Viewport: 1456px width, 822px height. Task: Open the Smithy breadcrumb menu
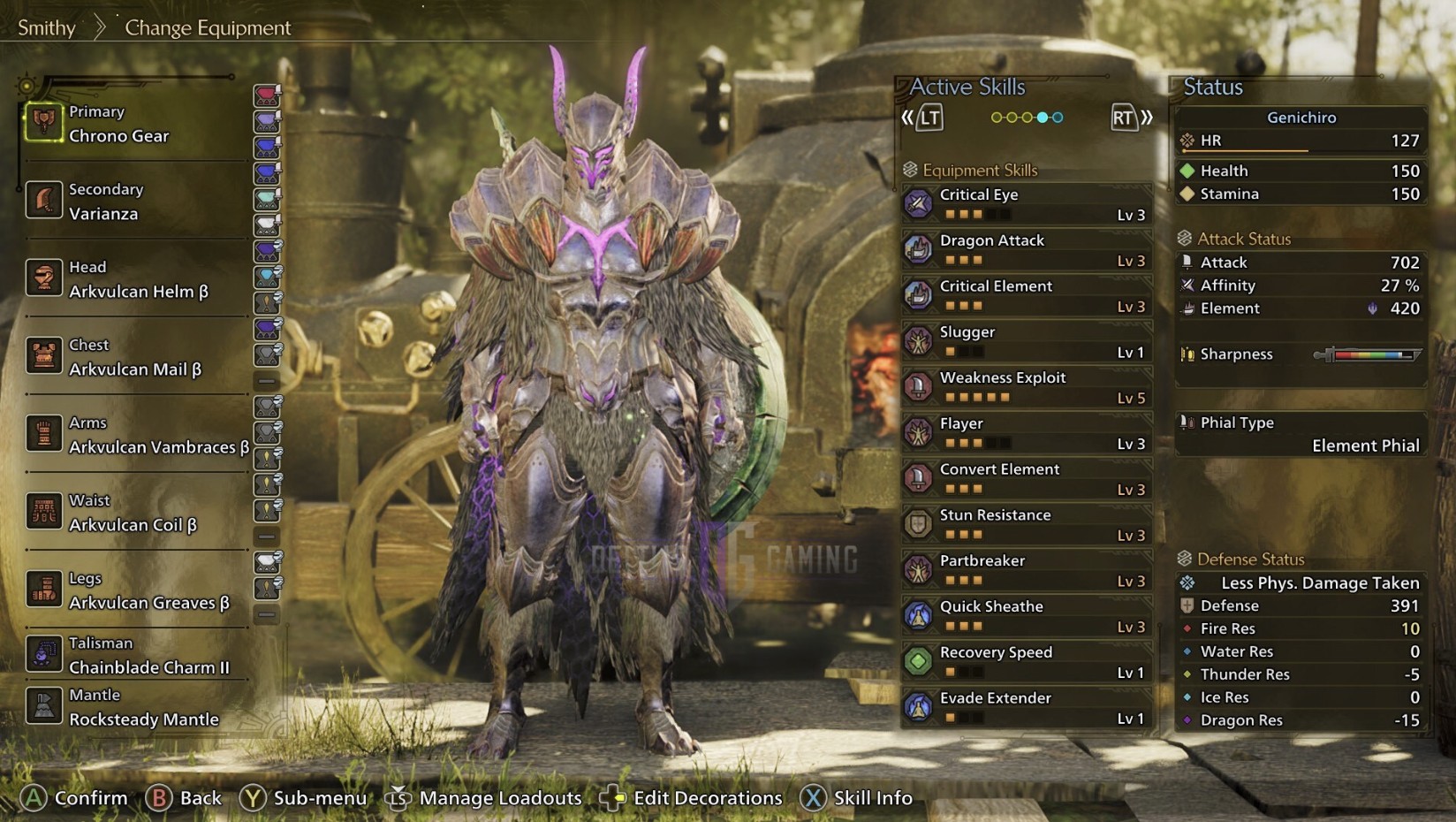[46, 27]
